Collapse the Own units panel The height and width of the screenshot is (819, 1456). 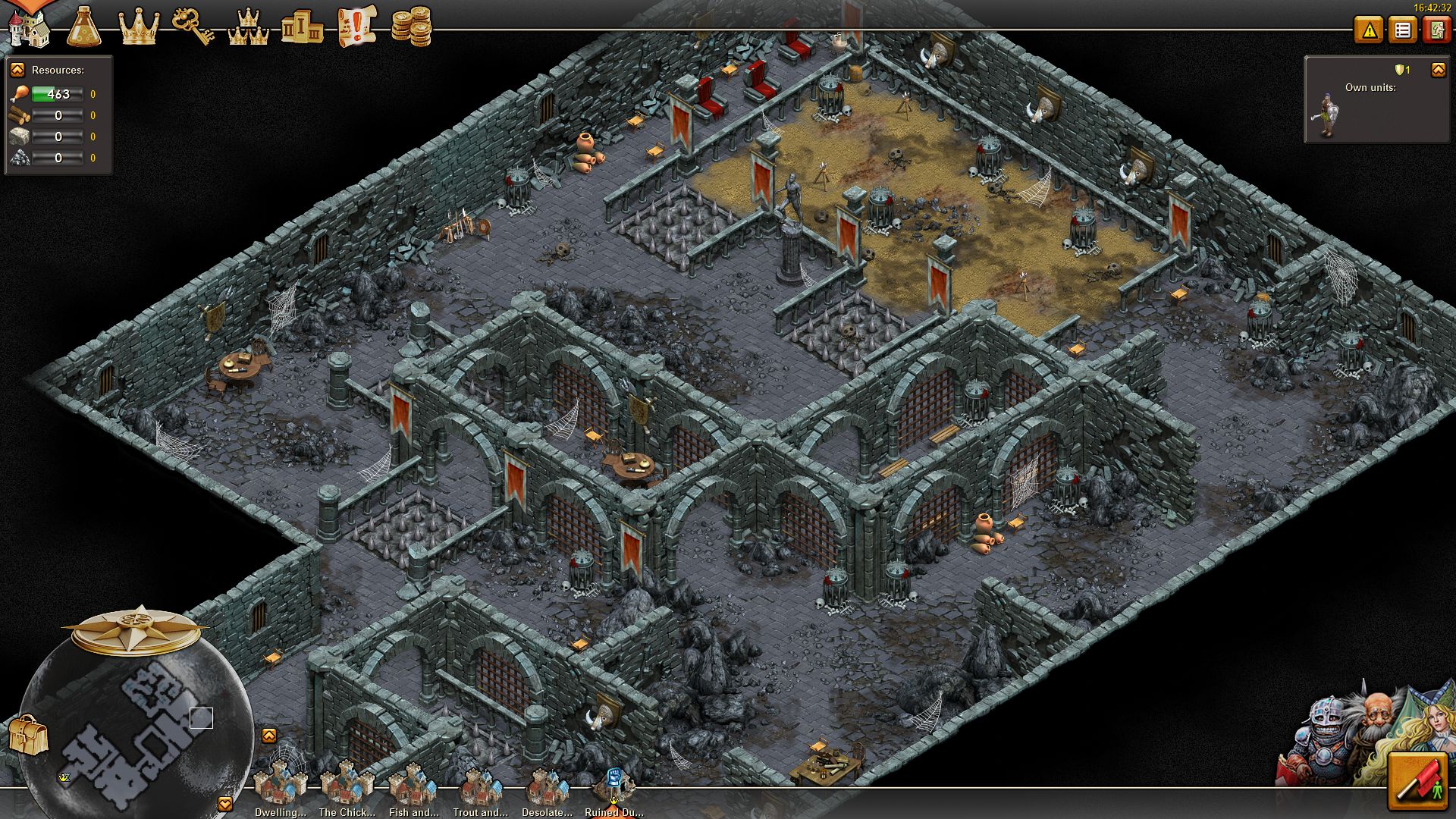pyautogui.click(x=1438, y=70)
